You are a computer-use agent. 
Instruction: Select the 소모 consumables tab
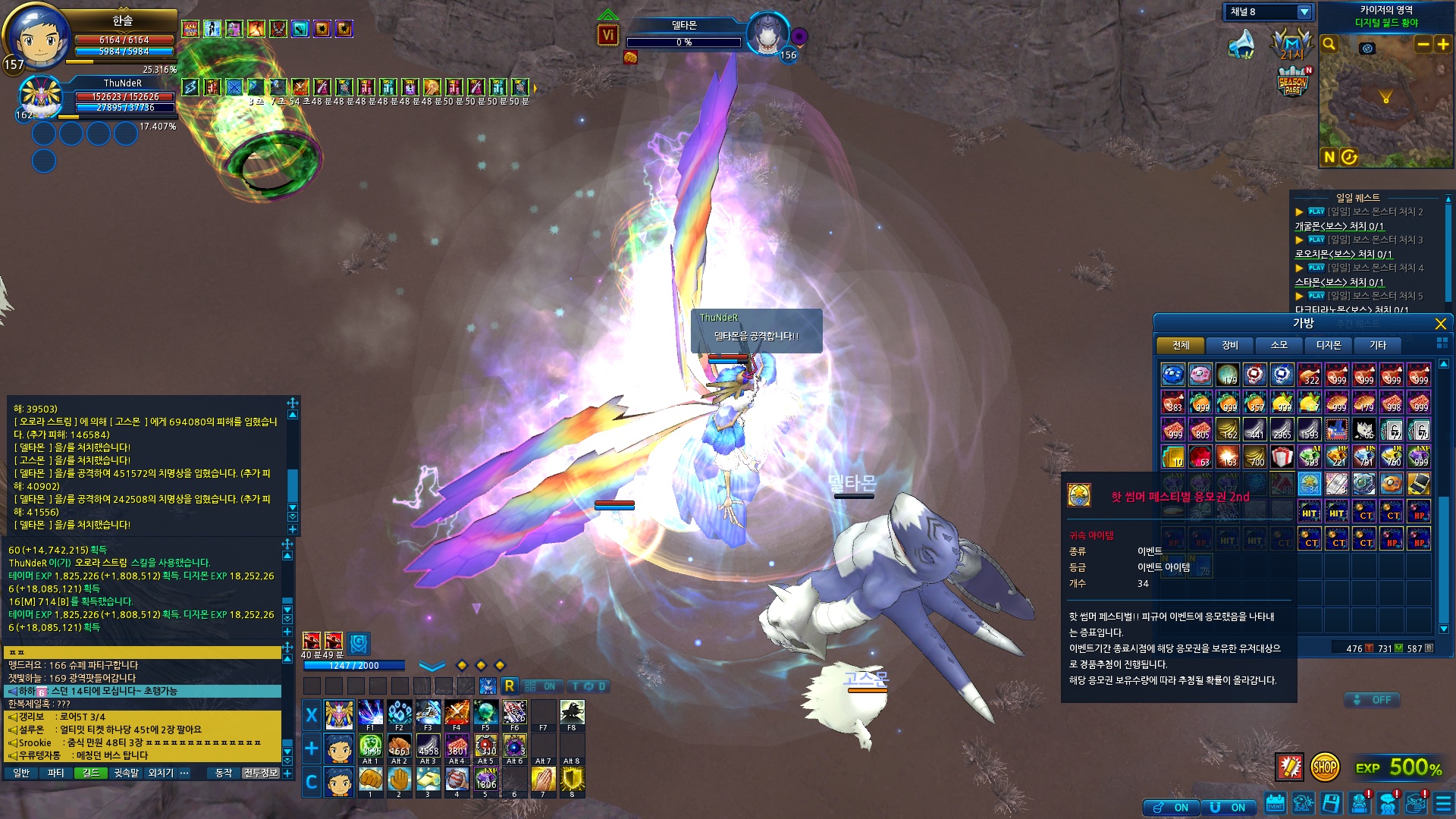(1279, 346)
